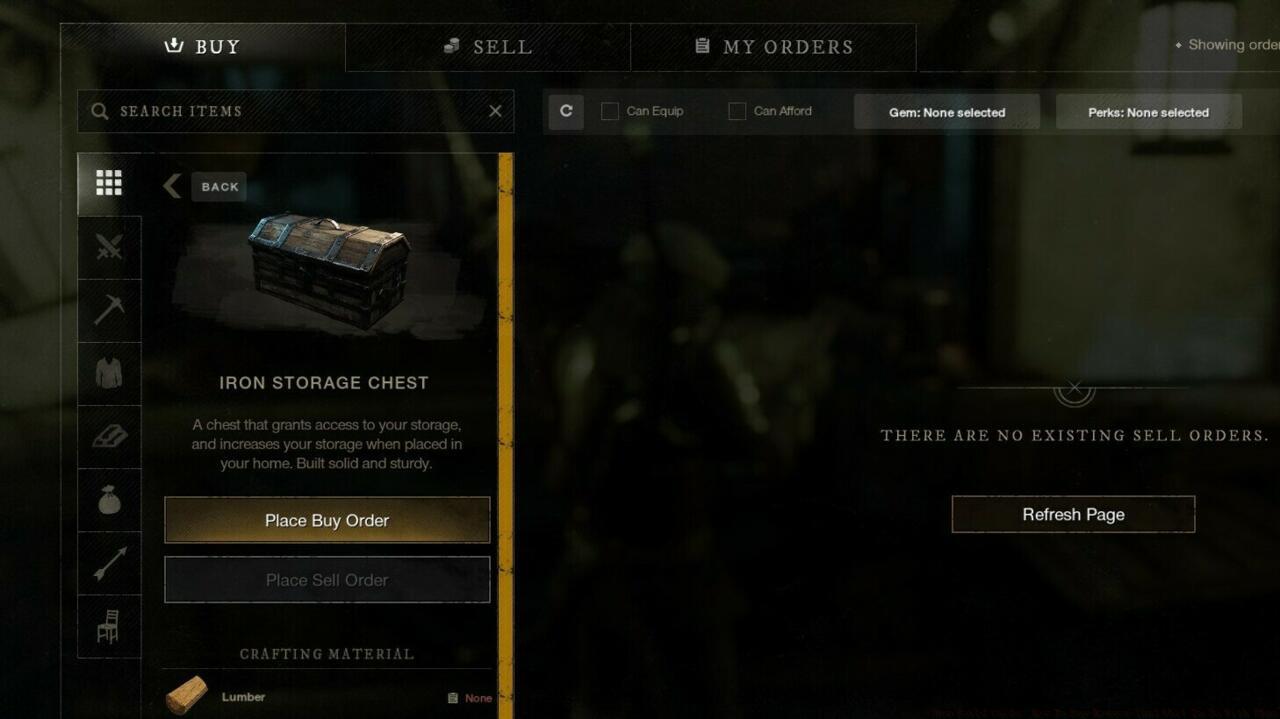Open the pickaxe tools category

click(109, 309)
